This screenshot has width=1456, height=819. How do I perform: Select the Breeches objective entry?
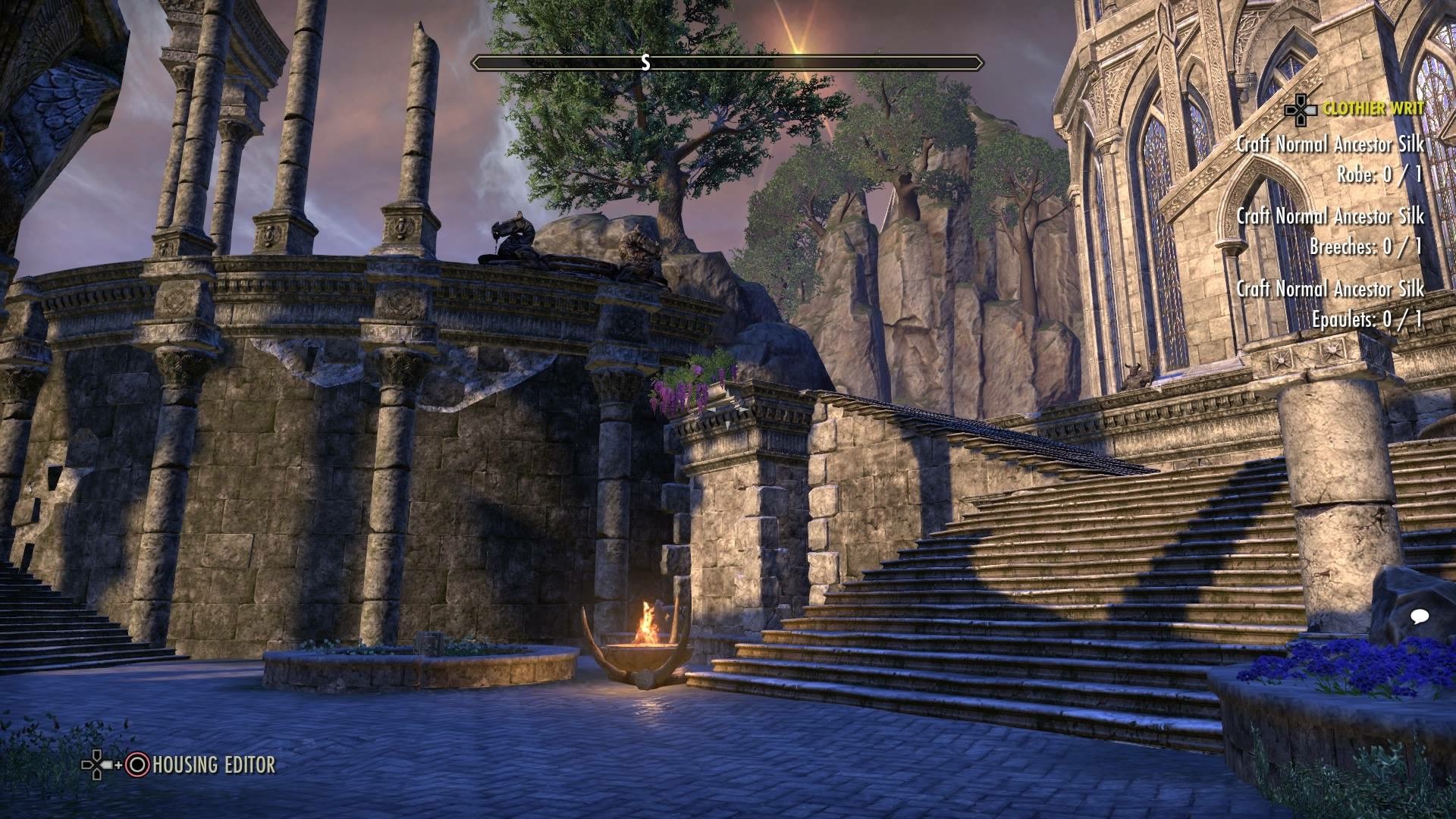coord(1365,230)
